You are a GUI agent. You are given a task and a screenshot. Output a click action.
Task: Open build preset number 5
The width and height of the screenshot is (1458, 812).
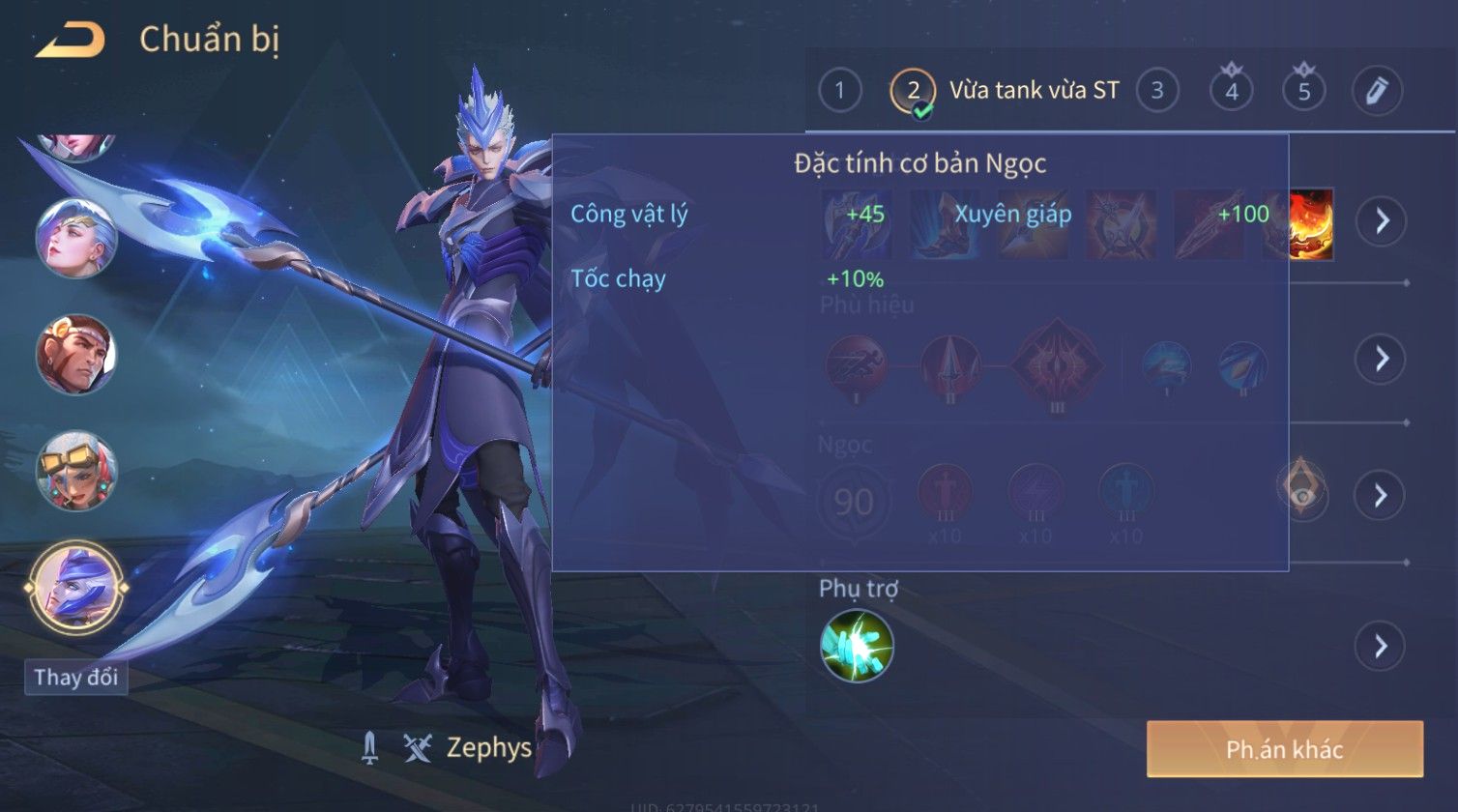1303,91
